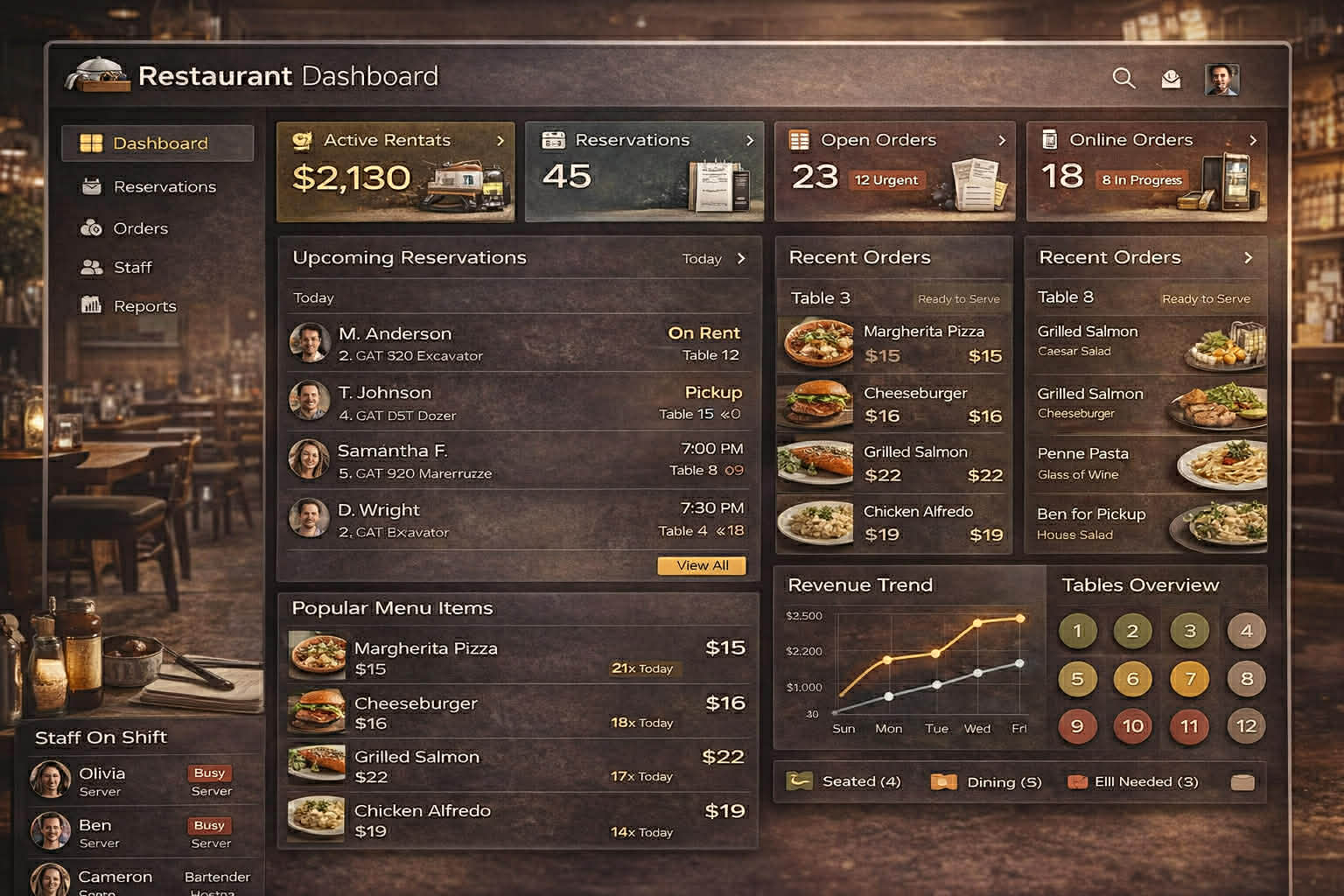Open Reports from the sidebar menu
Image resolution: width=1344 pixels, height=896 pixels.
point(90,305)
